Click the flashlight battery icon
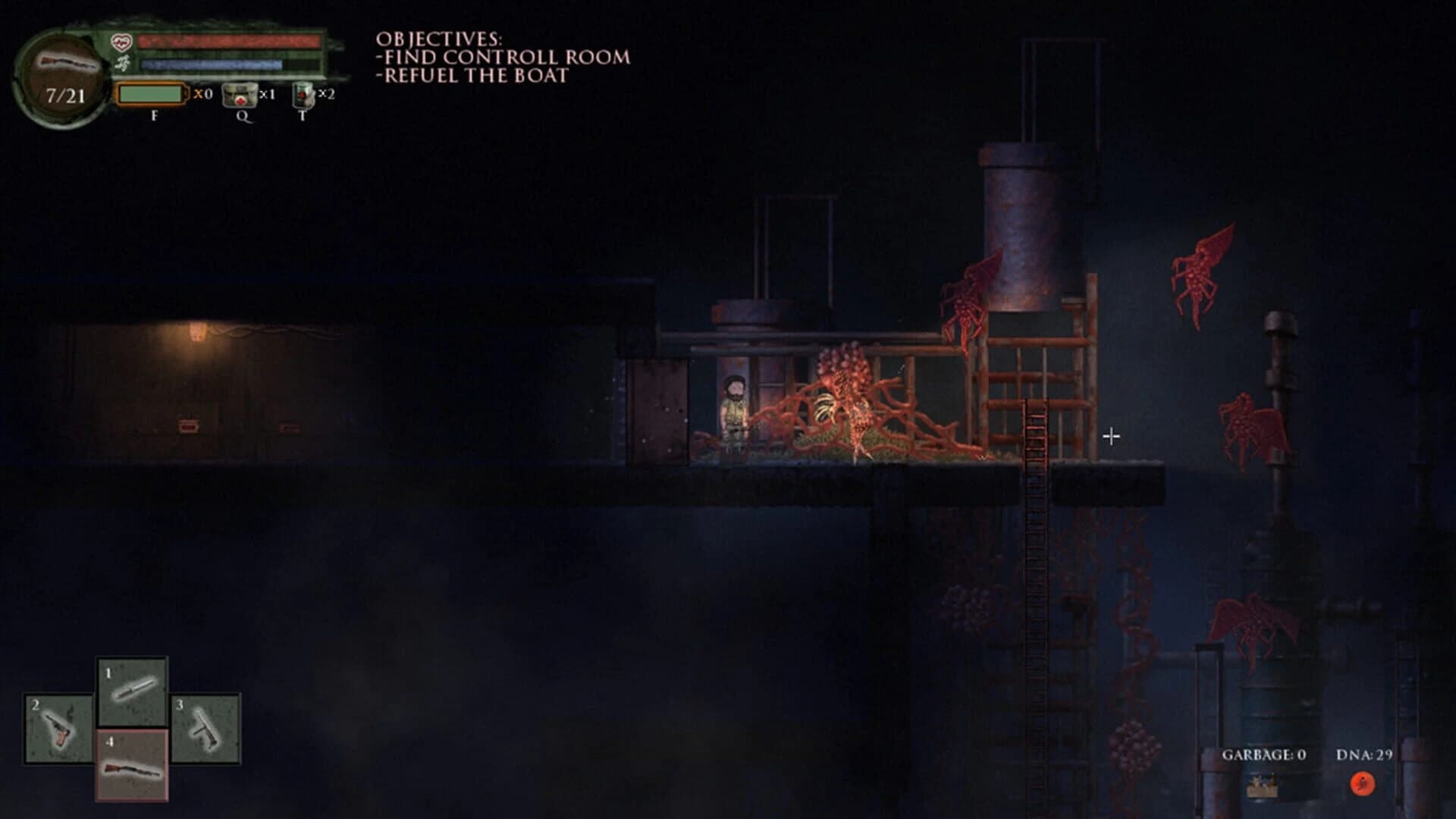 click(152, 95)
